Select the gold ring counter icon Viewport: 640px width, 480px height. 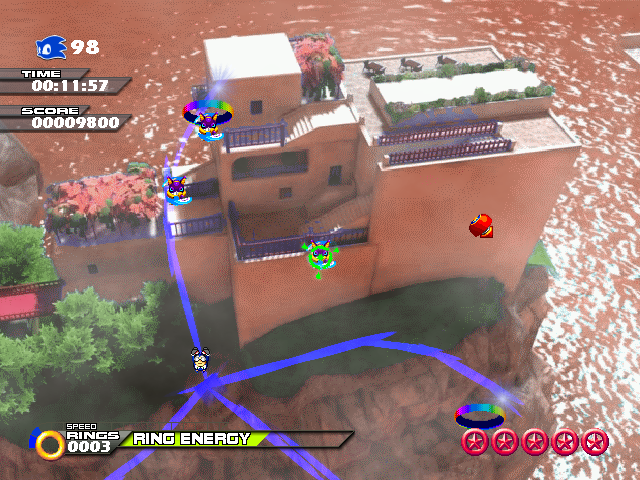[46, 443]
